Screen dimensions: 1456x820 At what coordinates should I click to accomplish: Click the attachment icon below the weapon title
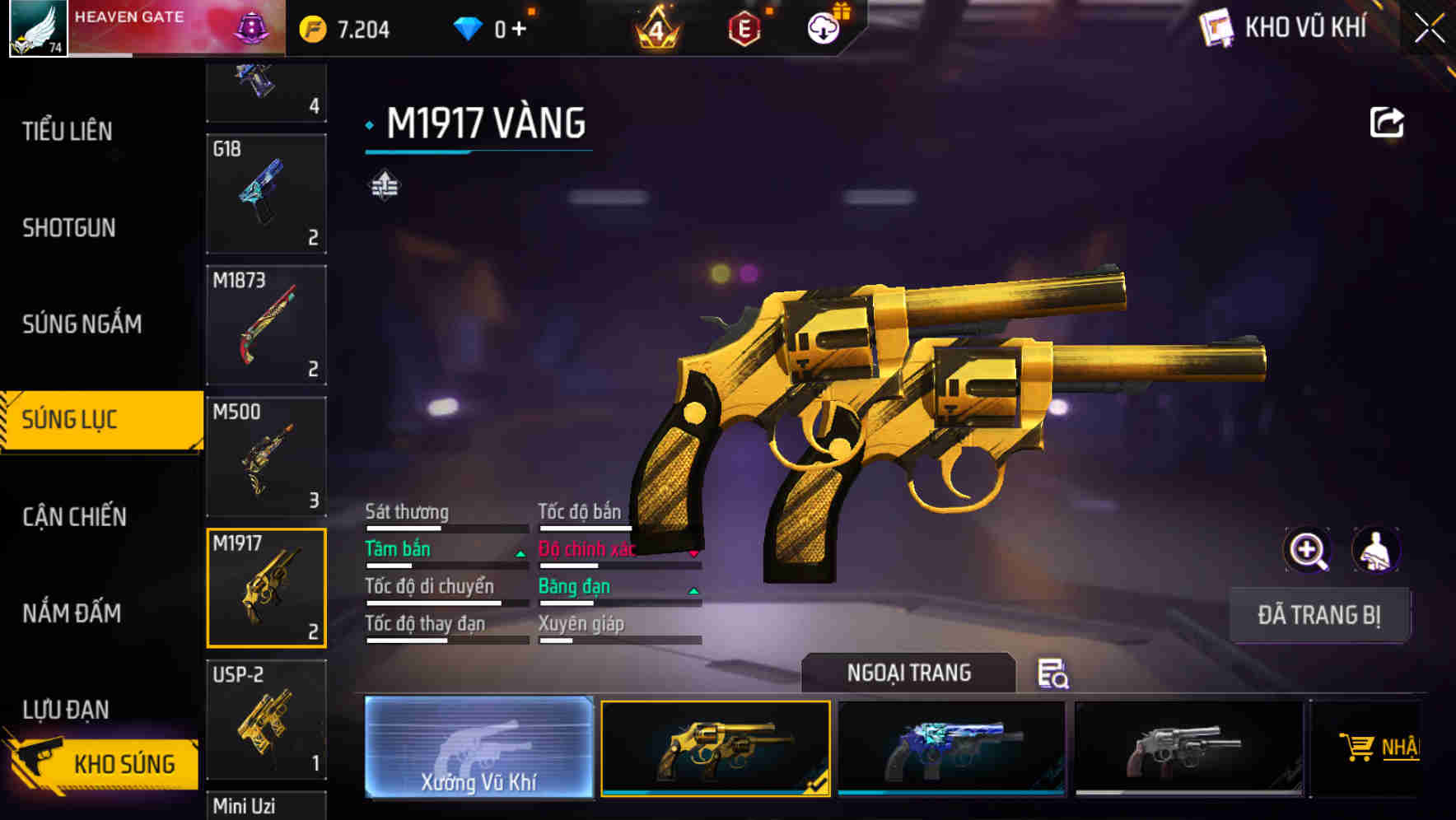coord(384,185)
